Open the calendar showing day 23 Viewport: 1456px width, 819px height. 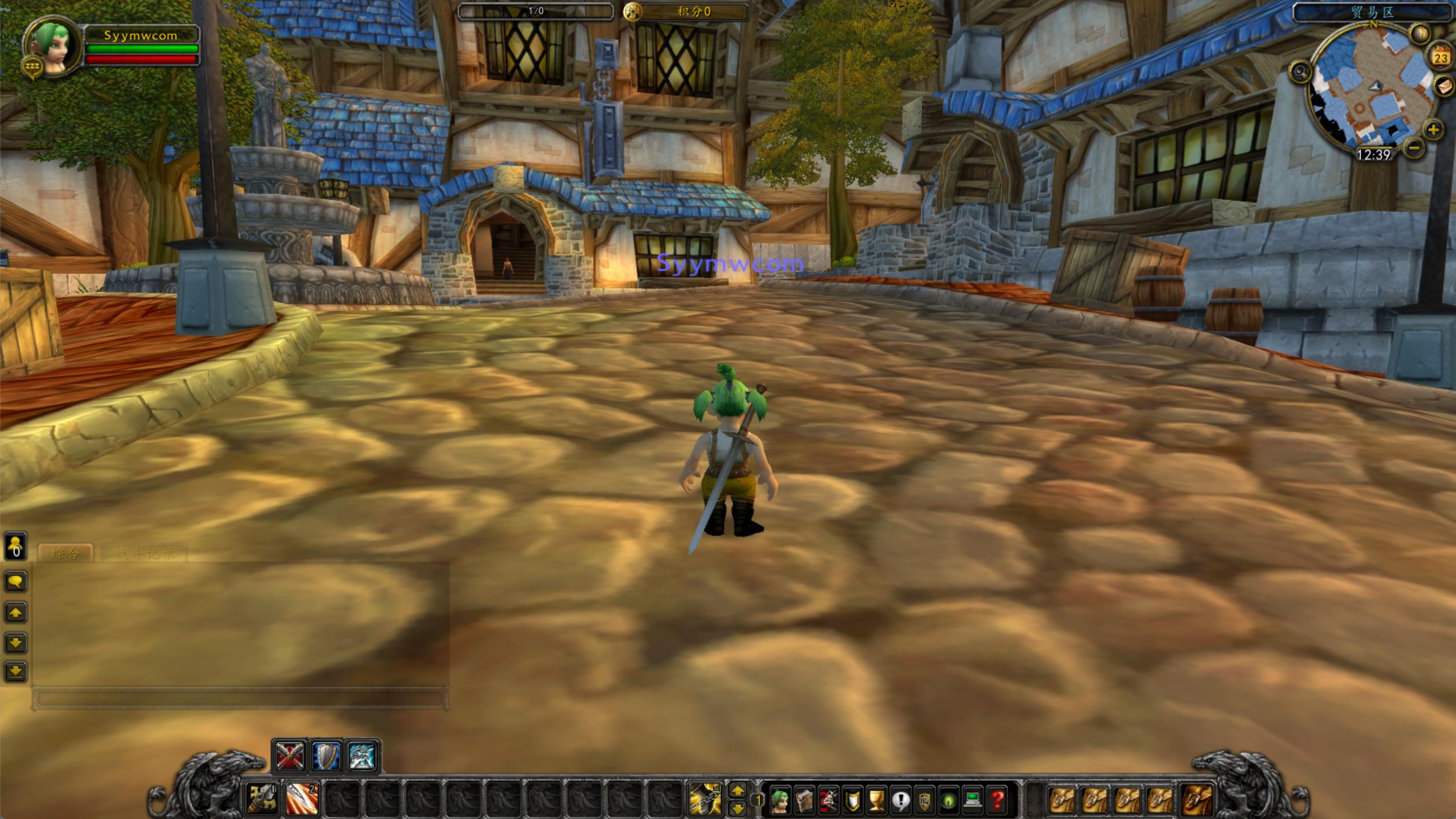point(1440,57)
